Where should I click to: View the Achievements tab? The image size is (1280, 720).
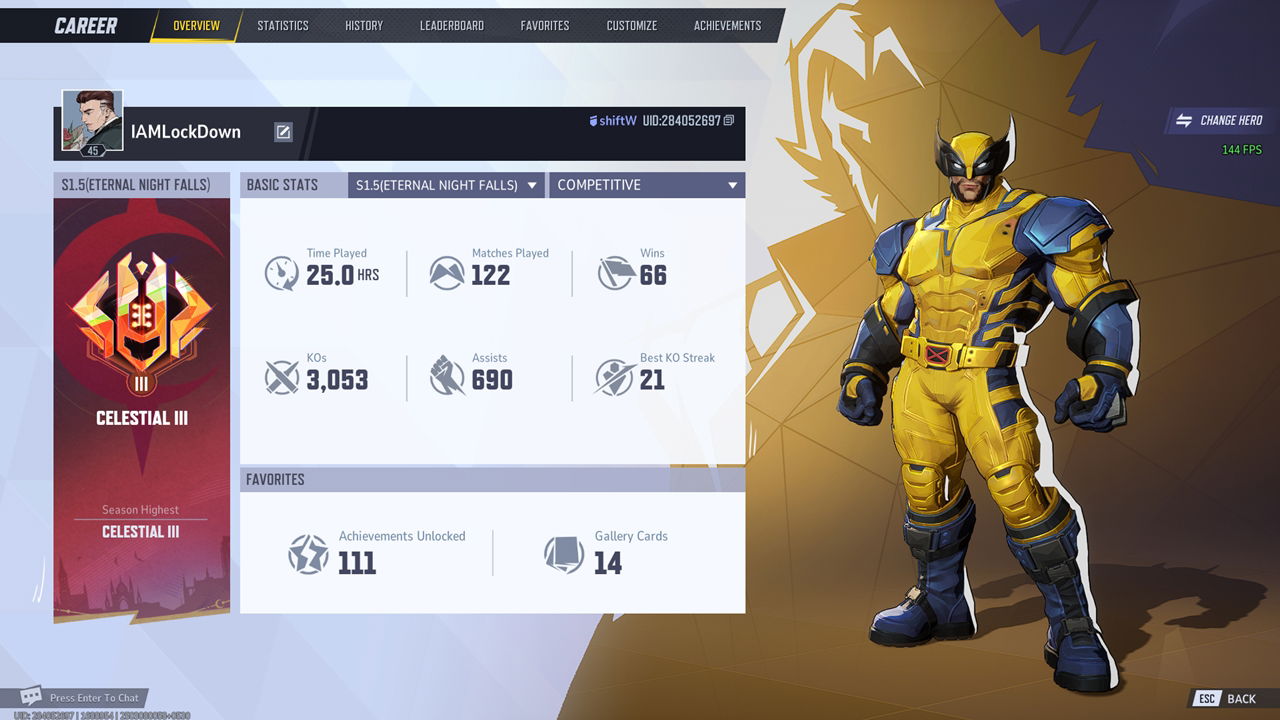point(727,26)
